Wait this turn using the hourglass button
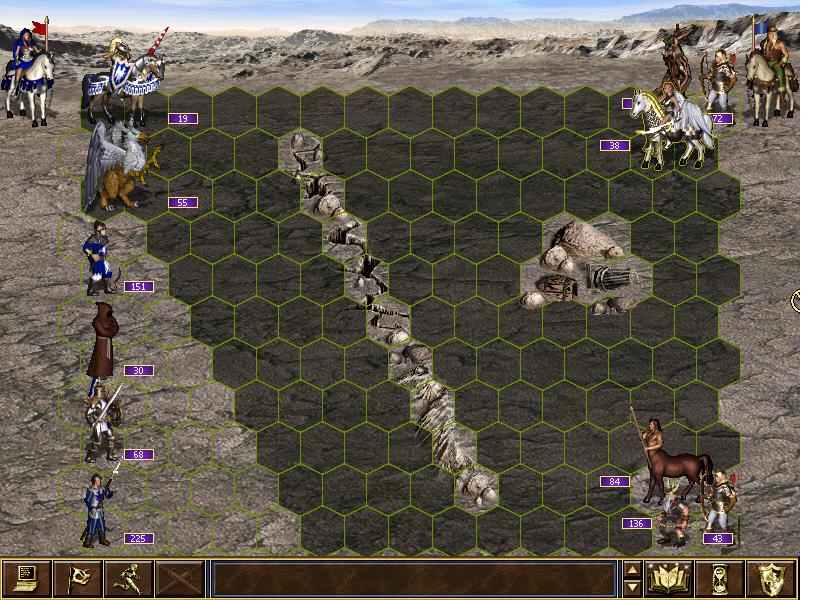 [721, 578]
